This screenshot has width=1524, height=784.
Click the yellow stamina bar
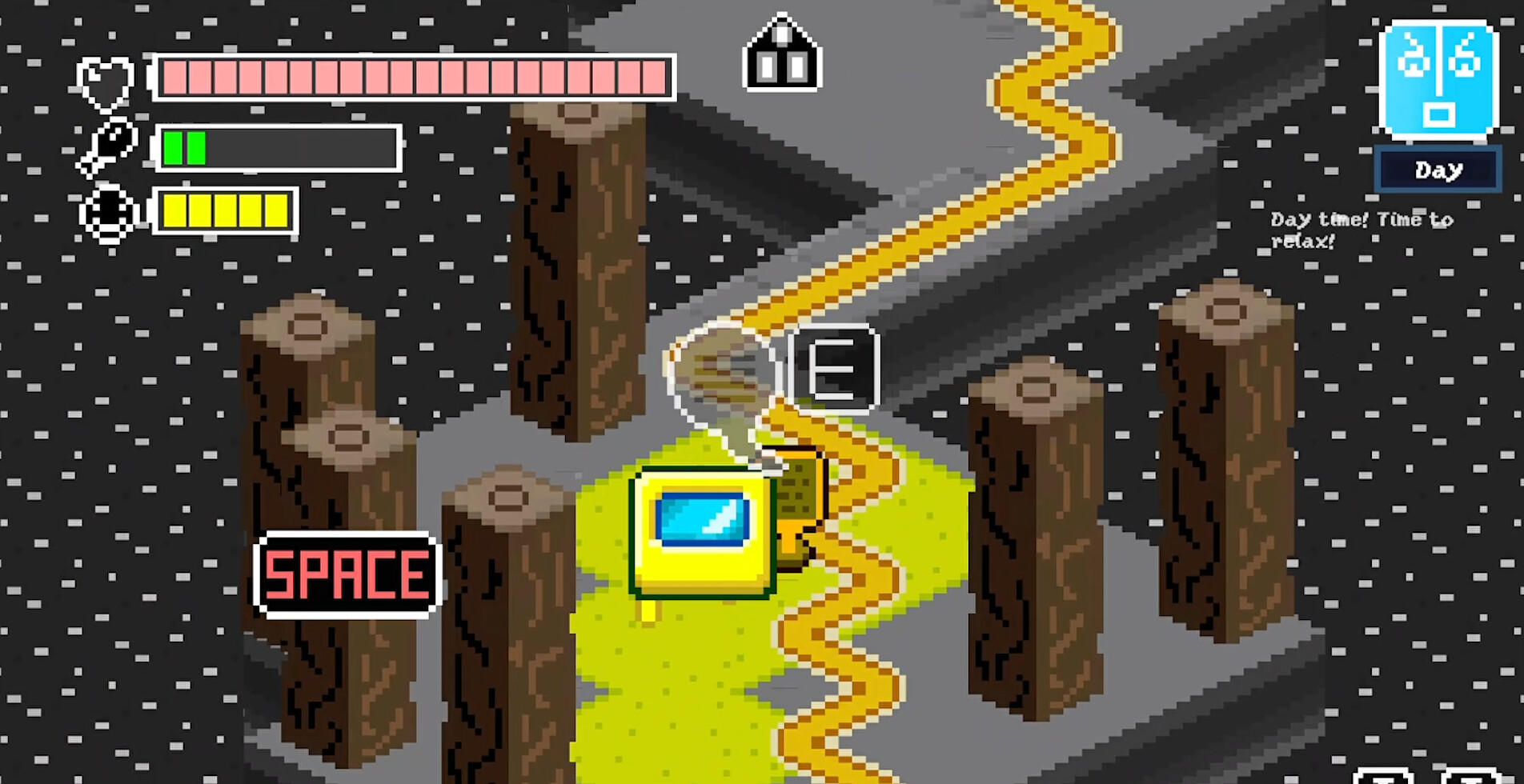click(x=224, y=212)
